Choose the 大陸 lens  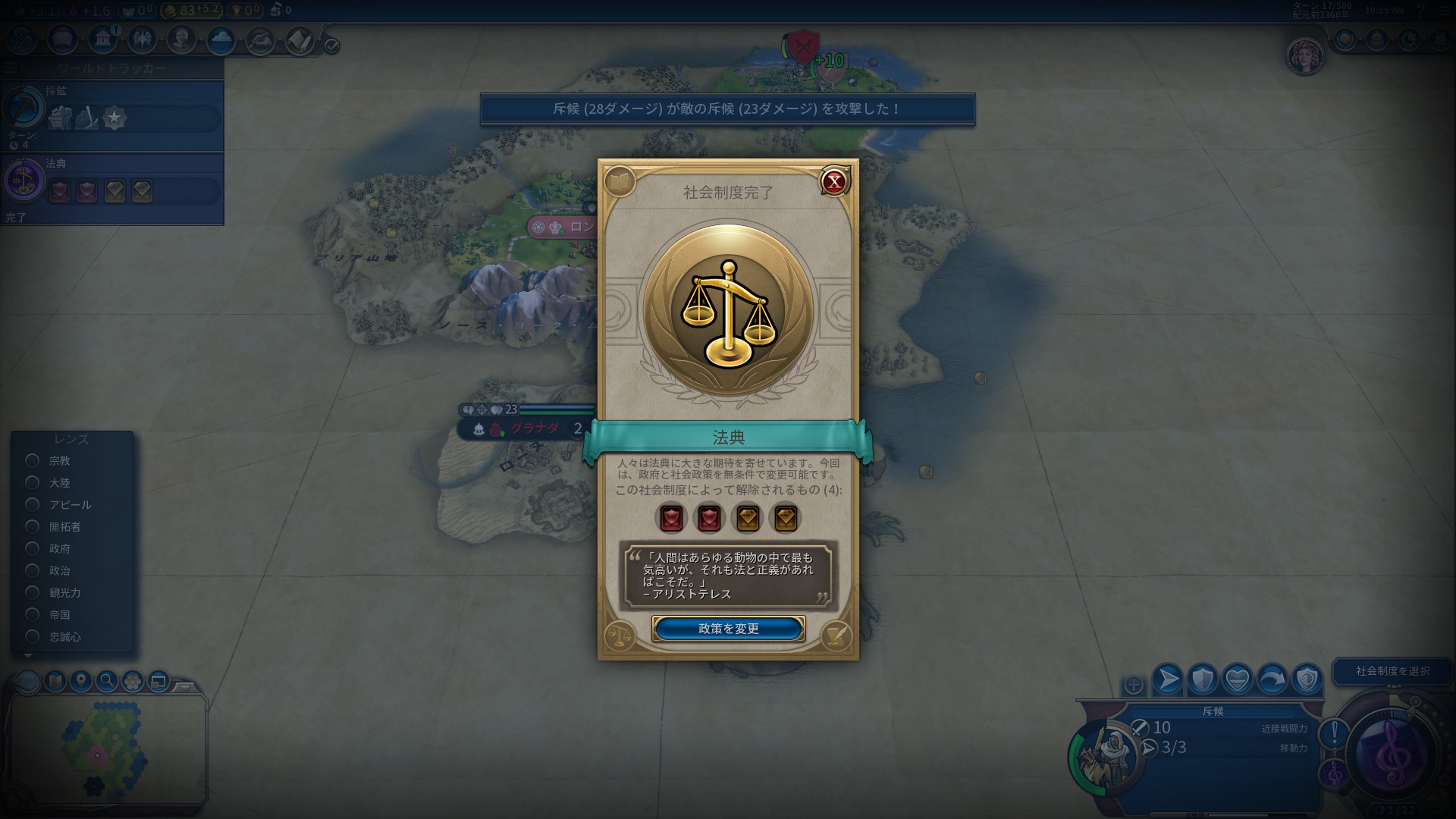click(33, 482)
